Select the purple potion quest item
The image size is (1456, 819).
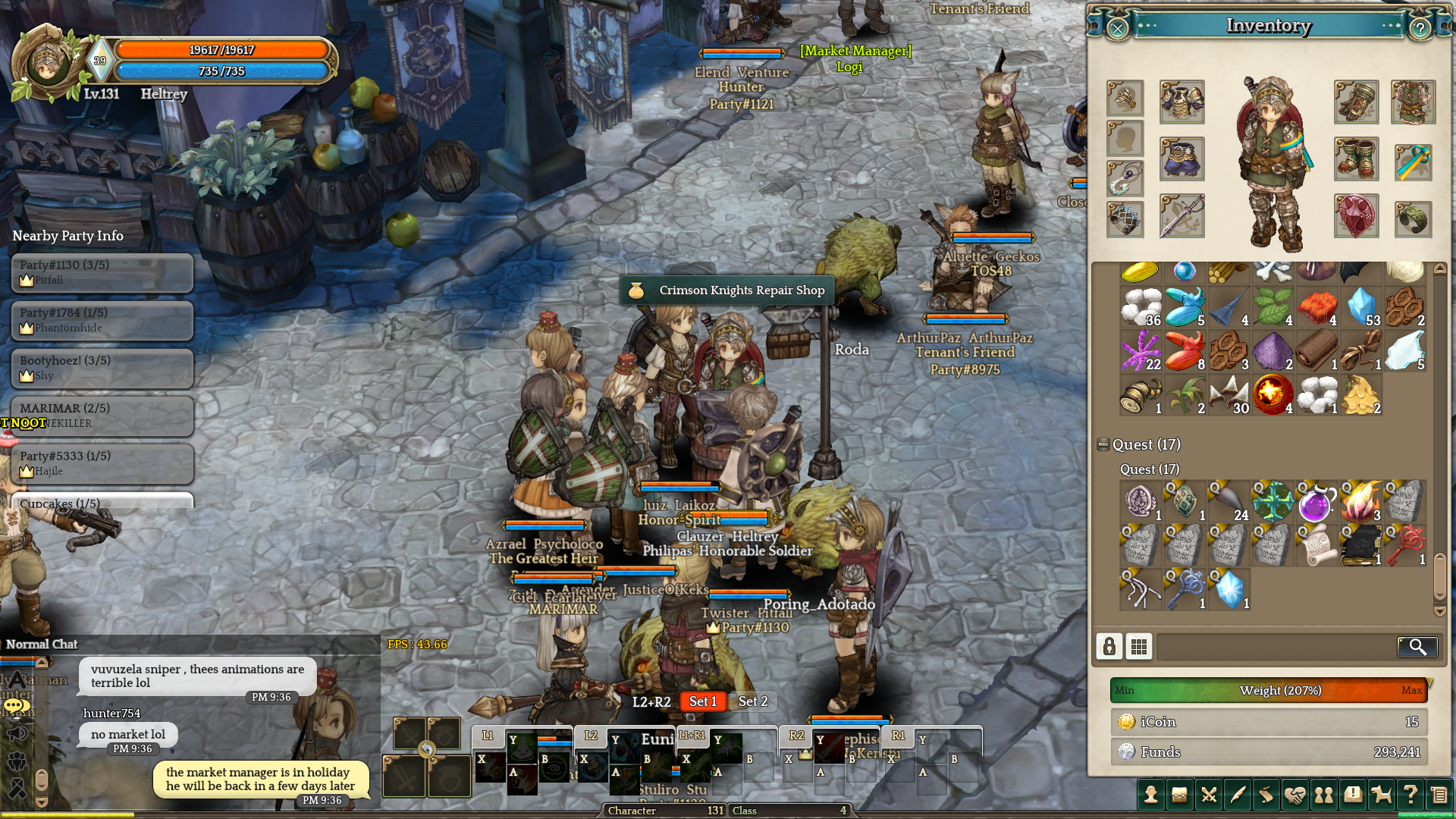click(x=1316, y=502)
